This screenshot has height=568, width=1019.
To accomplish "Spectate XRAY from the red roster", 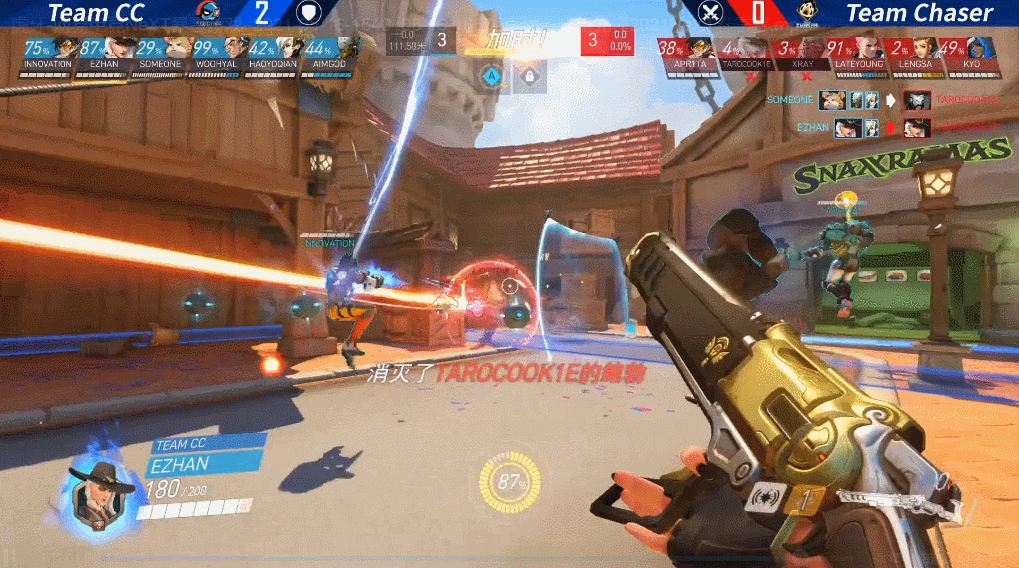I will coord(813,47).
